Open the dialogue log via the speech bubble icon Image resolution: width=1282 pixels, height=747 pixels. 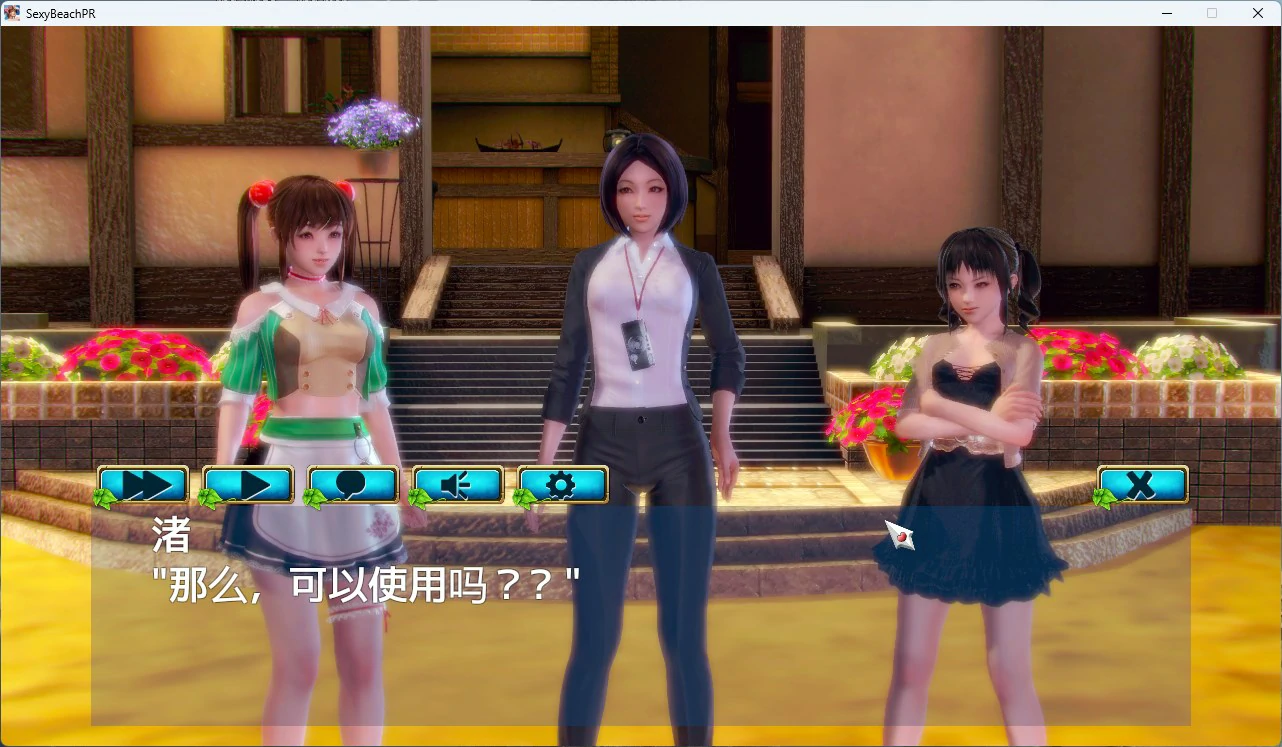pyautogui.click(x=352, y=485)
